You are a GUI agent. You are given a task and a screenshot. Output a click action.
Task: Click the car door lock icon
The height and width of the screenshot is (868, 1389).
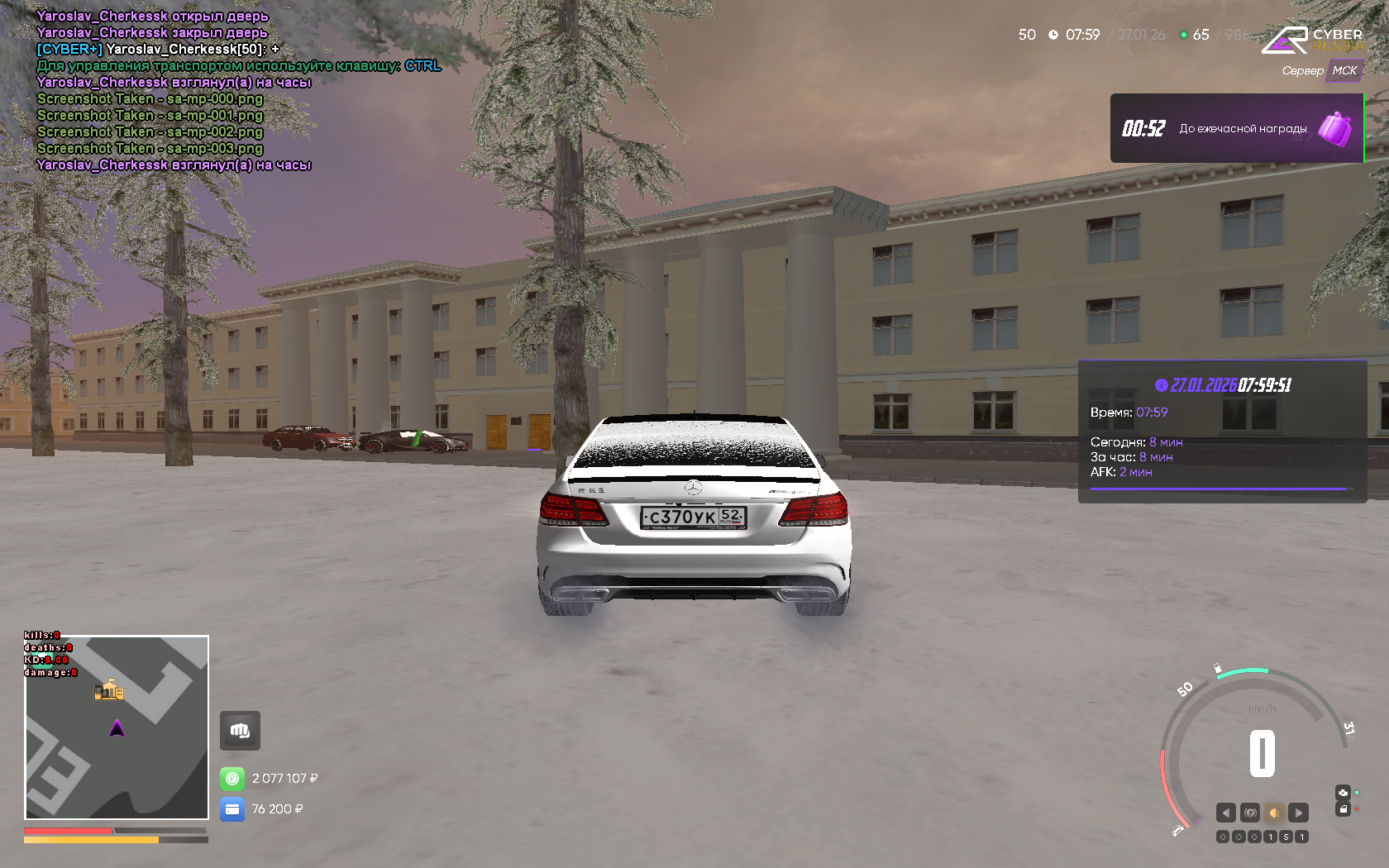[x=1343, y=809]
